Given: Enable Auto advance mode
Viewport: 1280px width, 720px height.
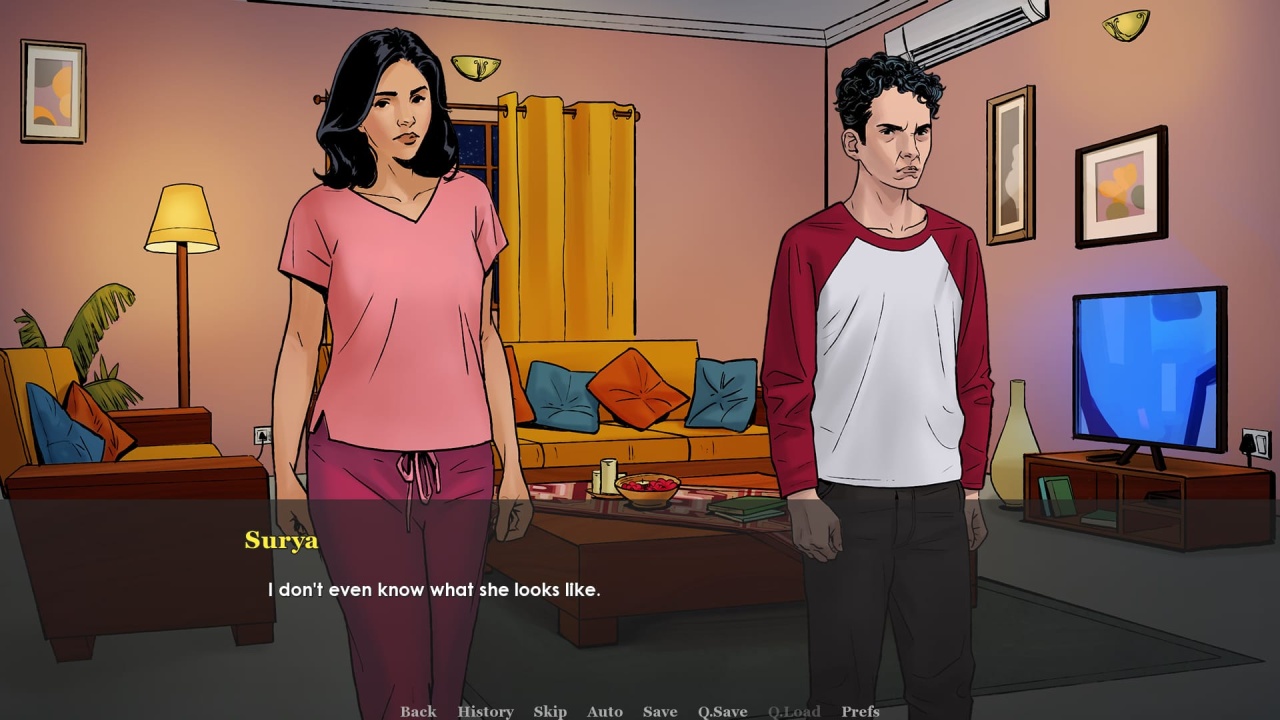Looking at the screenshot, I should (x=605, y=711).
